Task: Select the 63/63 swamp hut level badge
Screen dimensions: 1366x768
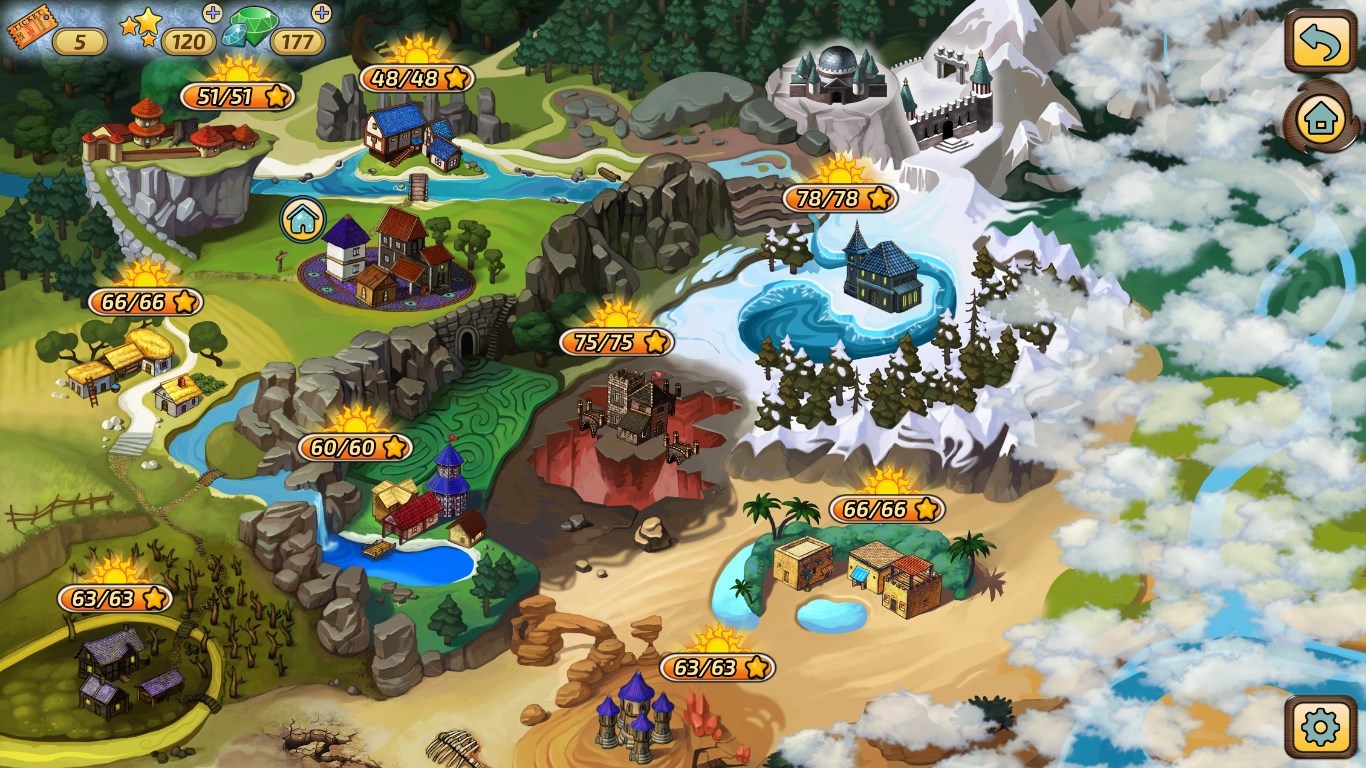Action: pos(117,597)
